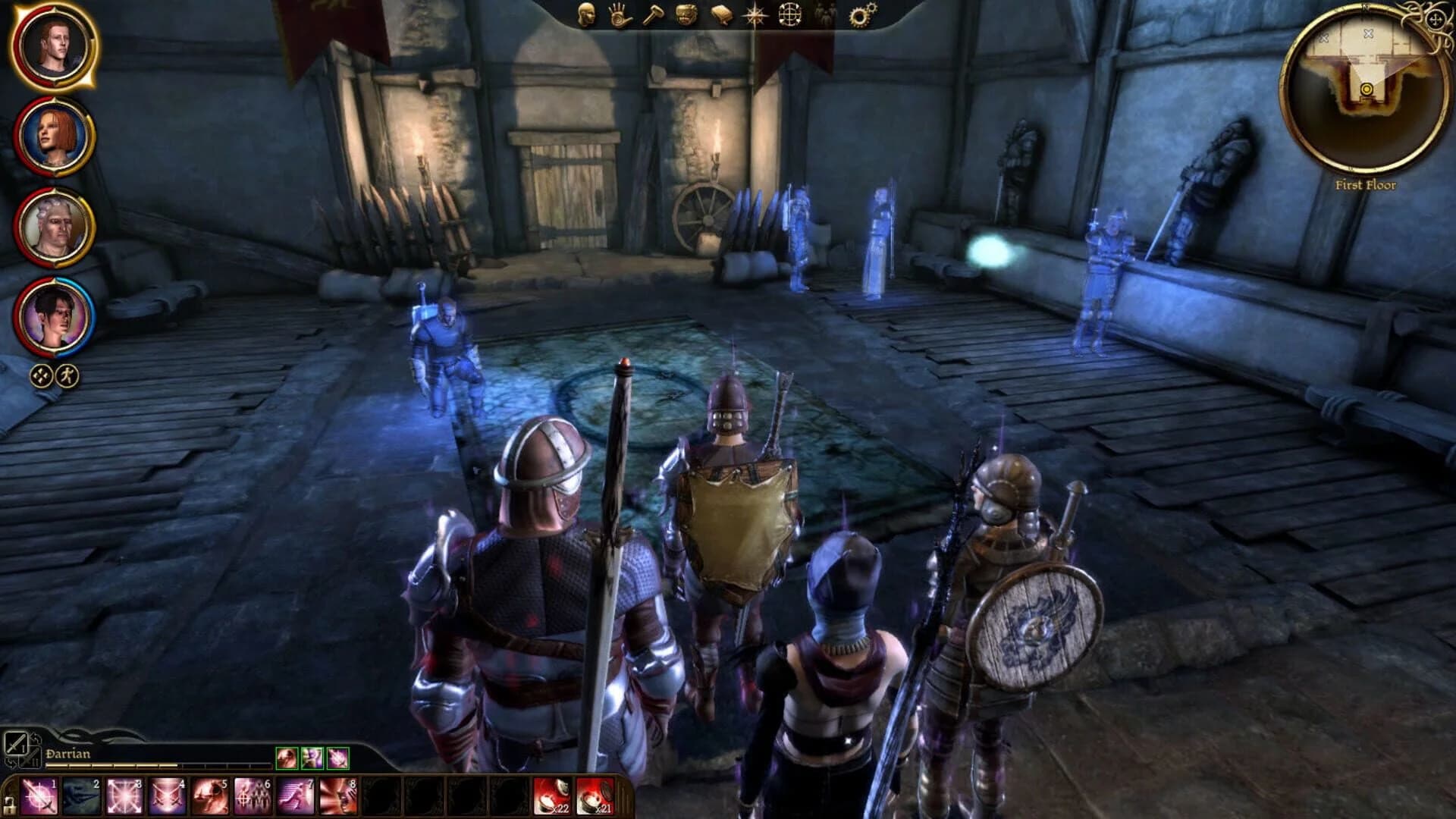Click the run-mode figure icon below the portraits
Image resolution: width=1456 pixels, height=819 pixels.
67,374
